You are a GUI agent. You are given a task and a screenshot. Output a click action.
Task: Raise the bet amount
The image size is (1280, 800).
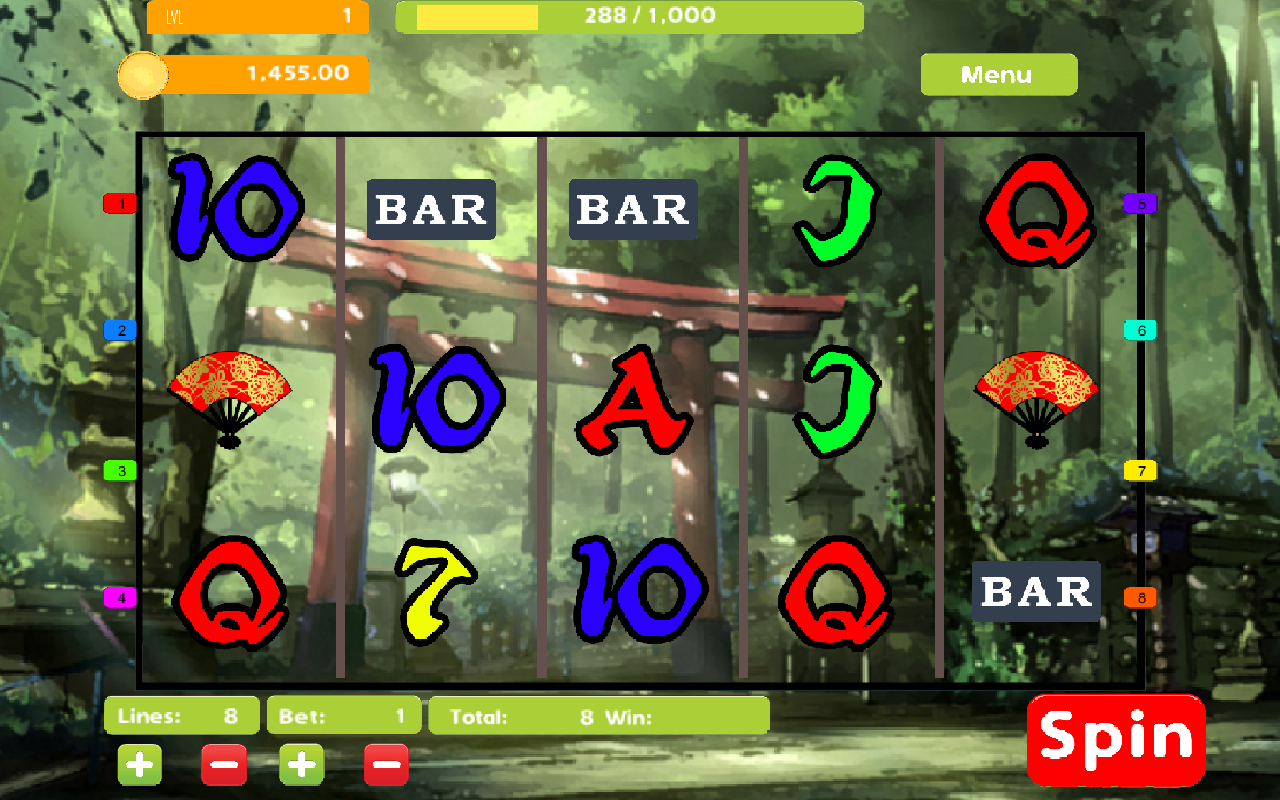point(301,765)
